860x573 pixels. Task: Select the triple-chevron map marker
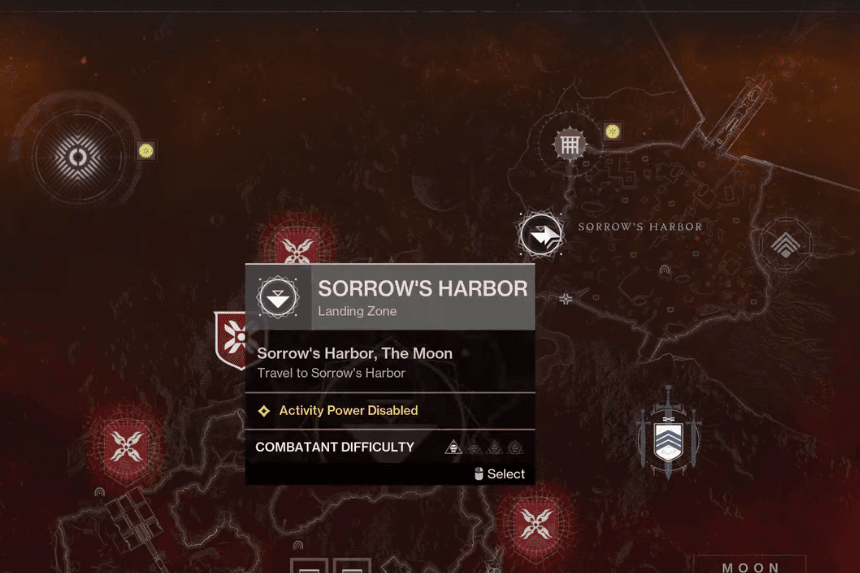coord(787,243)
